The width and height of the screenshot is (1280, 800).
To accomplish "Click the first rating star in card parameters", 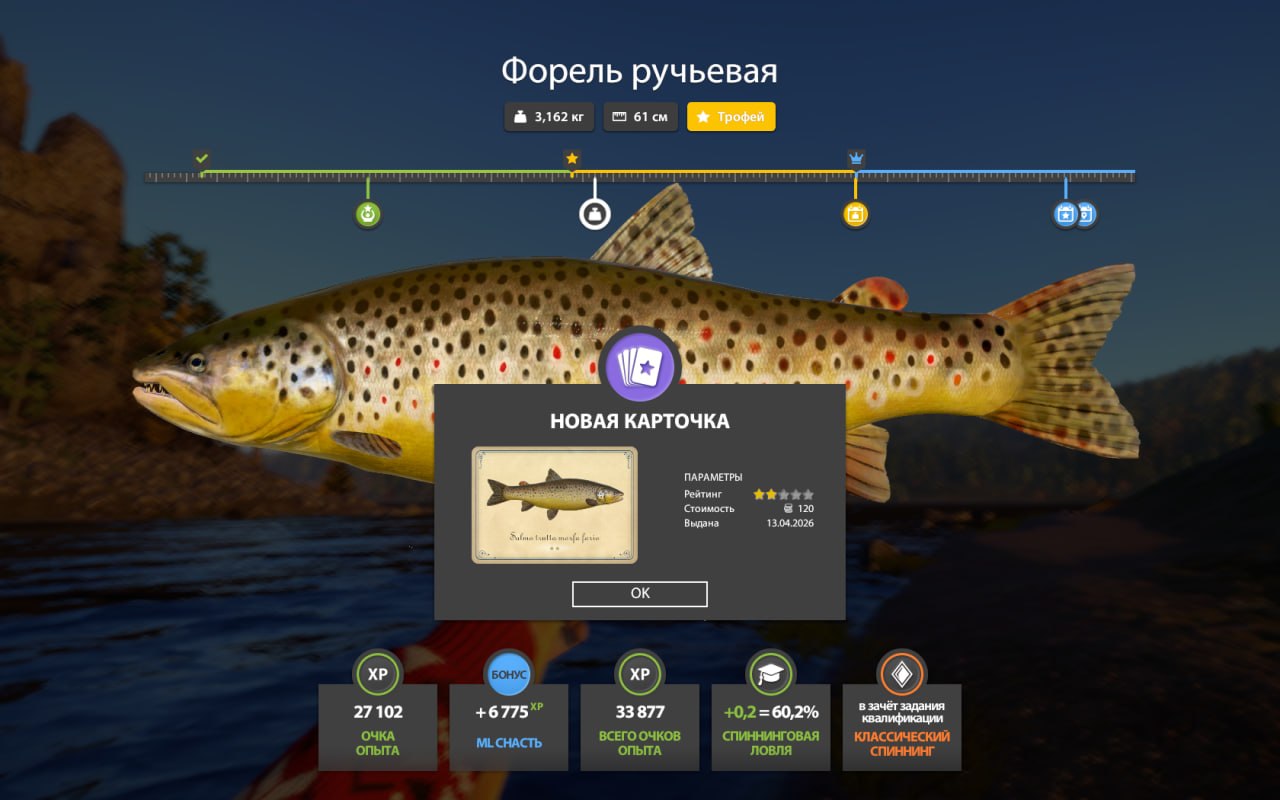I will (761, 493).
